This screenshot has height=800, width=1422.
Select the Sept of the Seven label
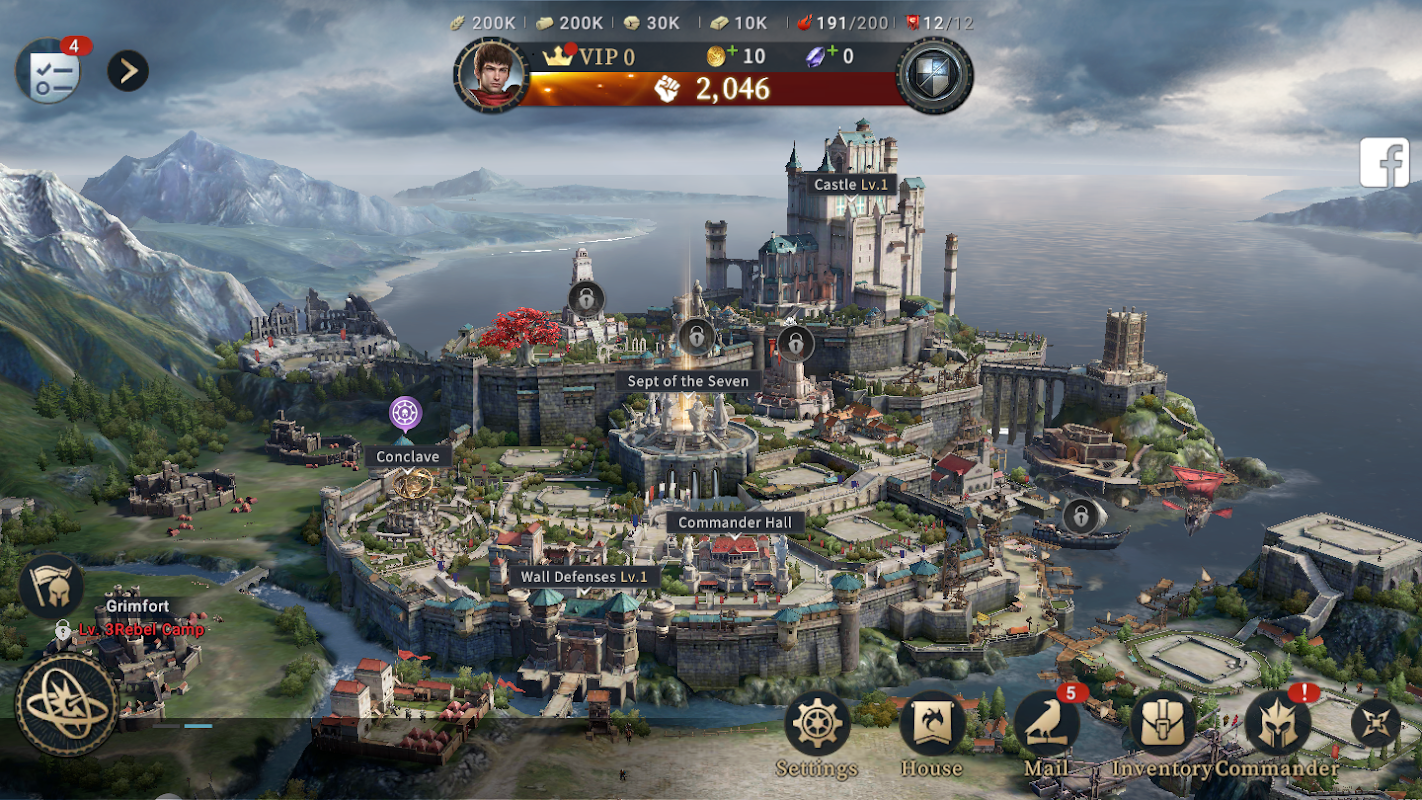(687, 381)
